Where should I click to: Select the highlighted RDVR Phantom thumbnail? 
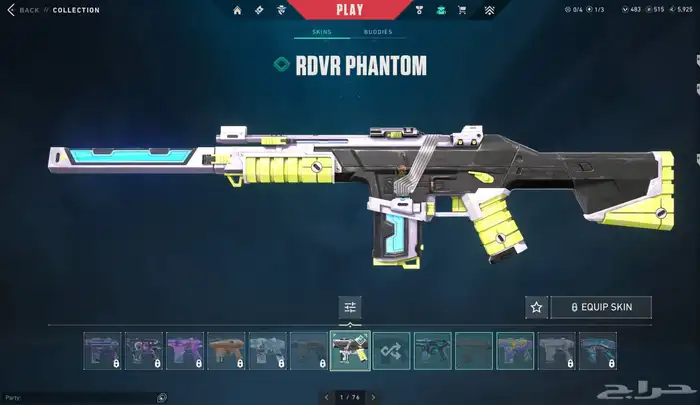(350, 351)
